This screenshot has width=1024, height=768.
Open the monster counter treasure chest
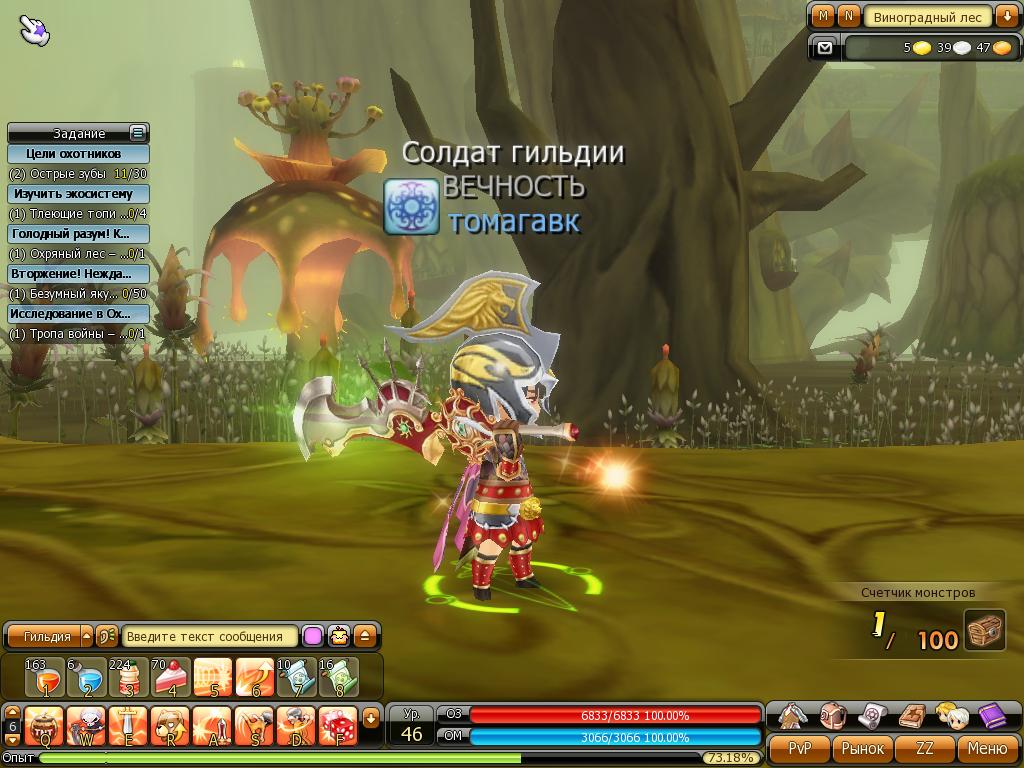[x=985, y=632]
